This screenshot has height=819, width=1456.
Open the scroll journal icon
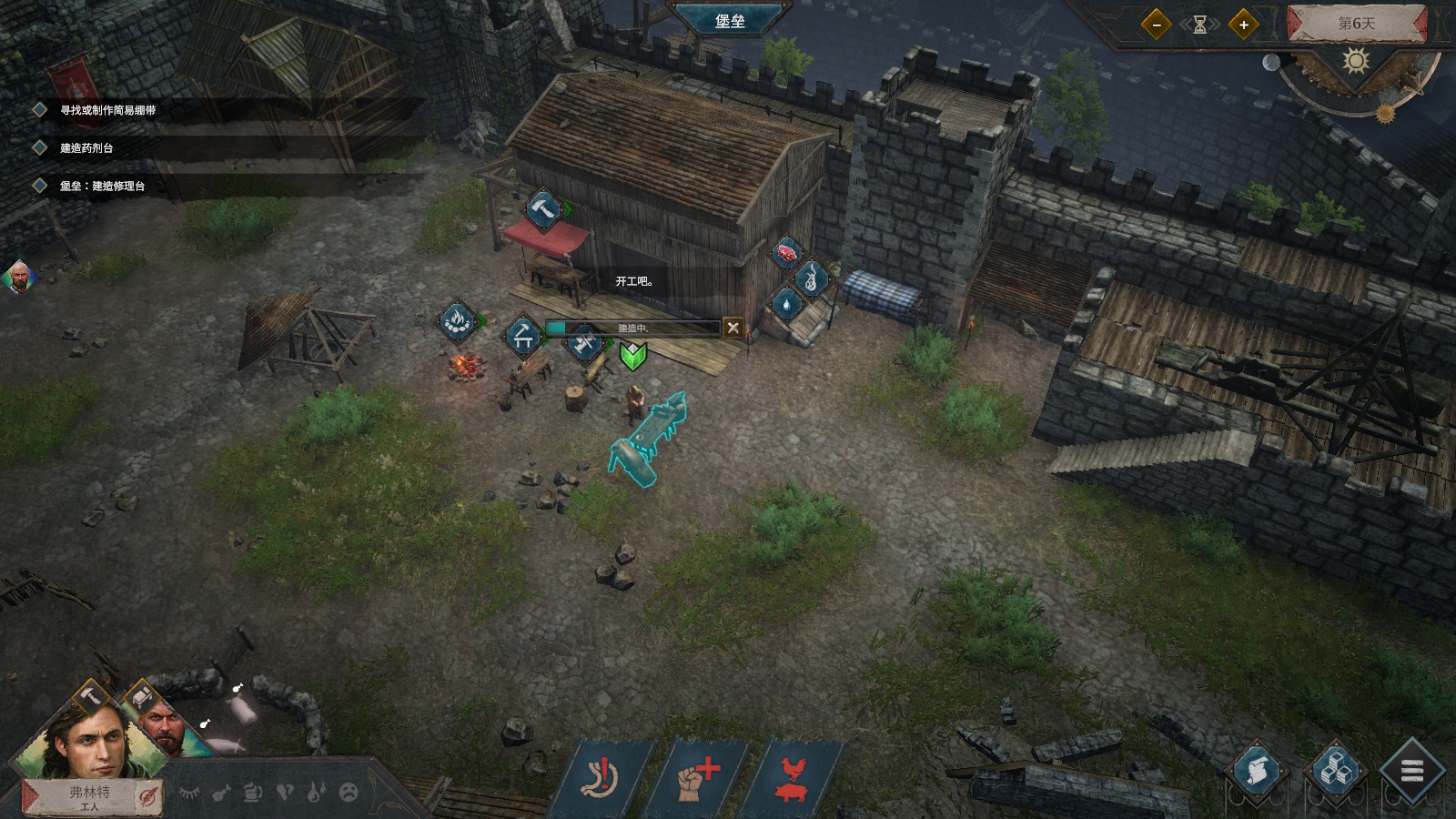(x=1257, y=772)
